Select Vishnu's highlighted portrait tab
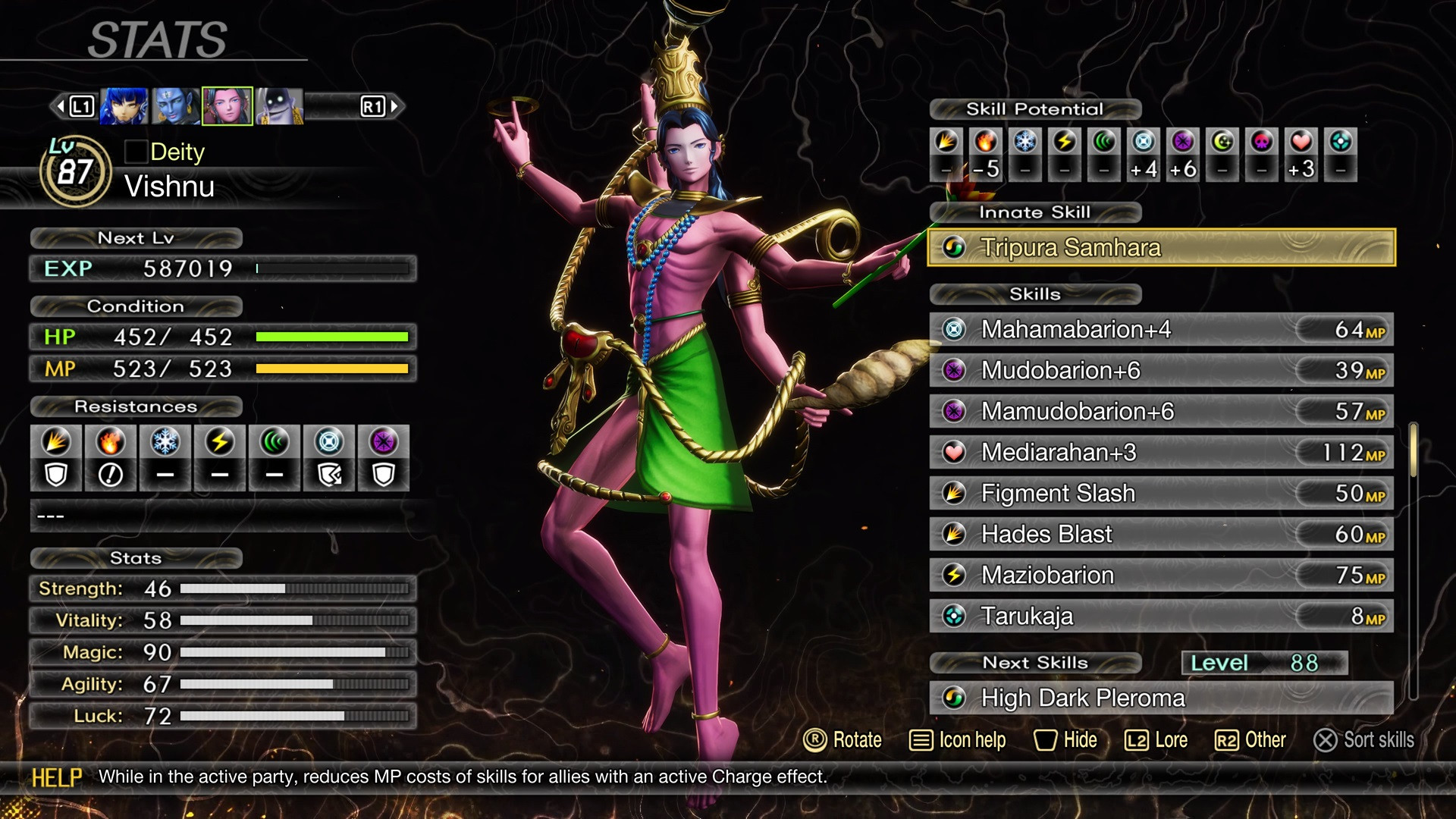The width and height of the screenshot is (1456, 819). pos(227,105)
